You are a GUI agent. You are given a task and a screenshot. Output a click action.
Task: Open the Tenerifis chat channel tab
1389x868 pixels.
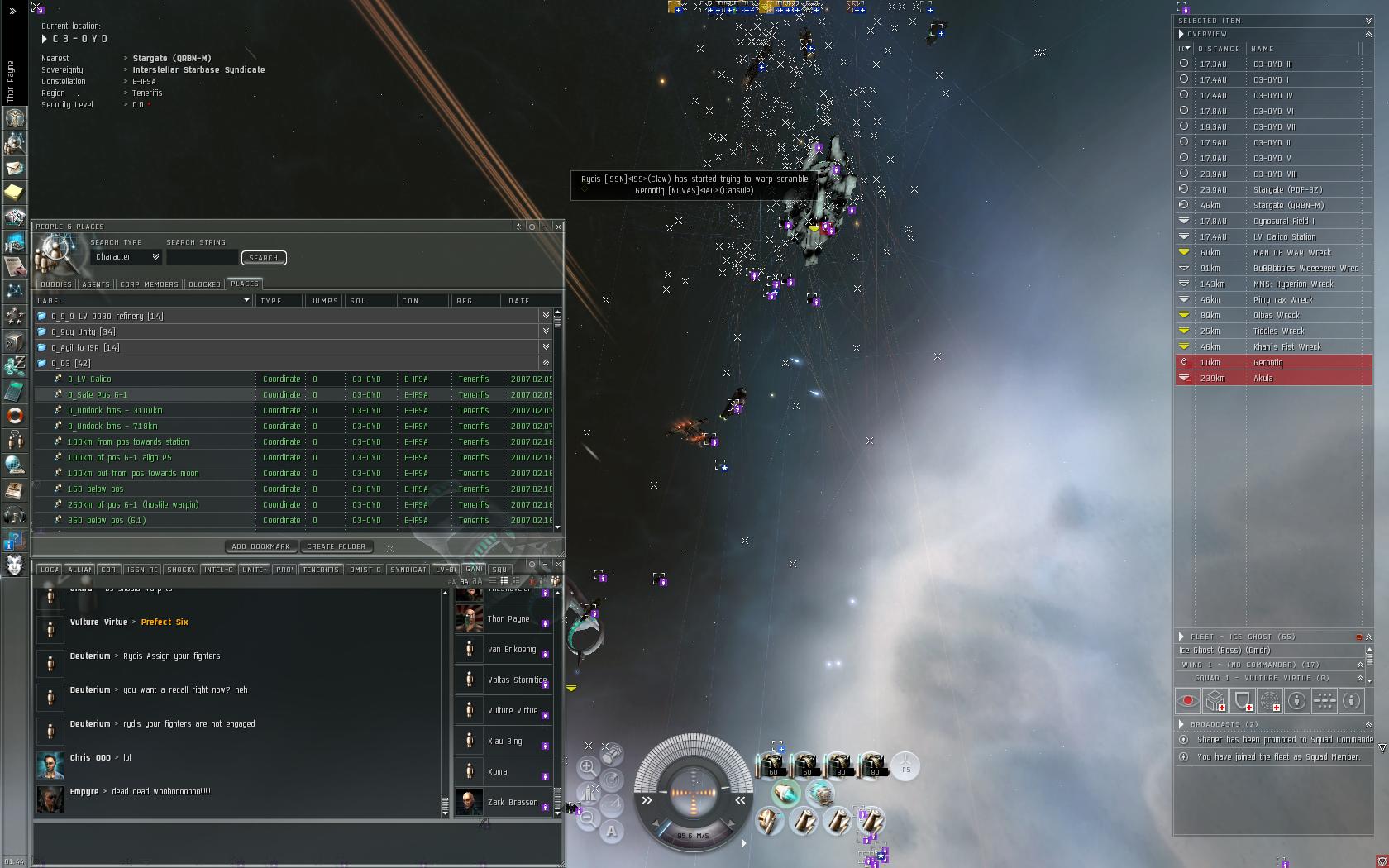pos(321,570)
